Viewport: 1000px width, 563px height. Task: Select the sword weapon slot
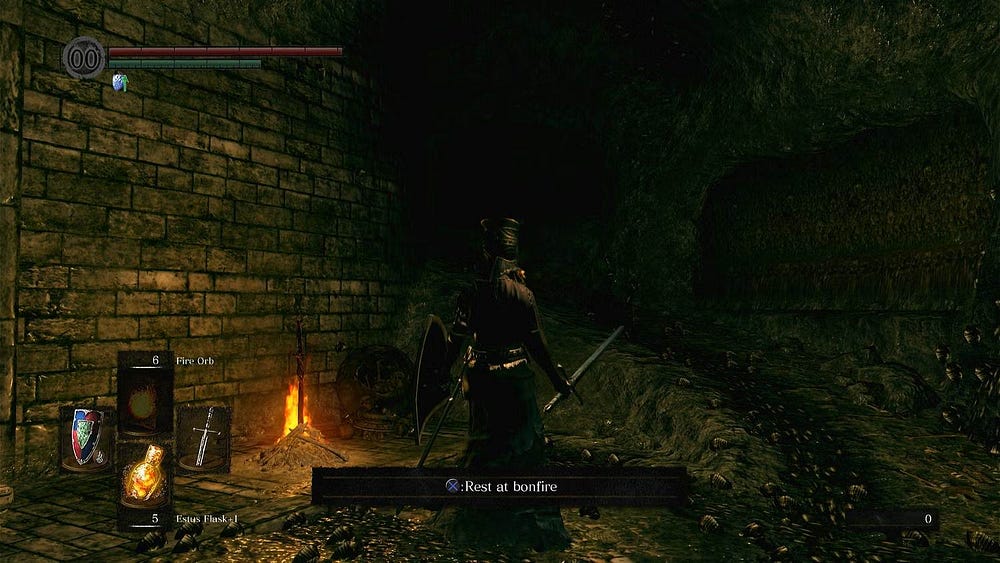[203, 437]
